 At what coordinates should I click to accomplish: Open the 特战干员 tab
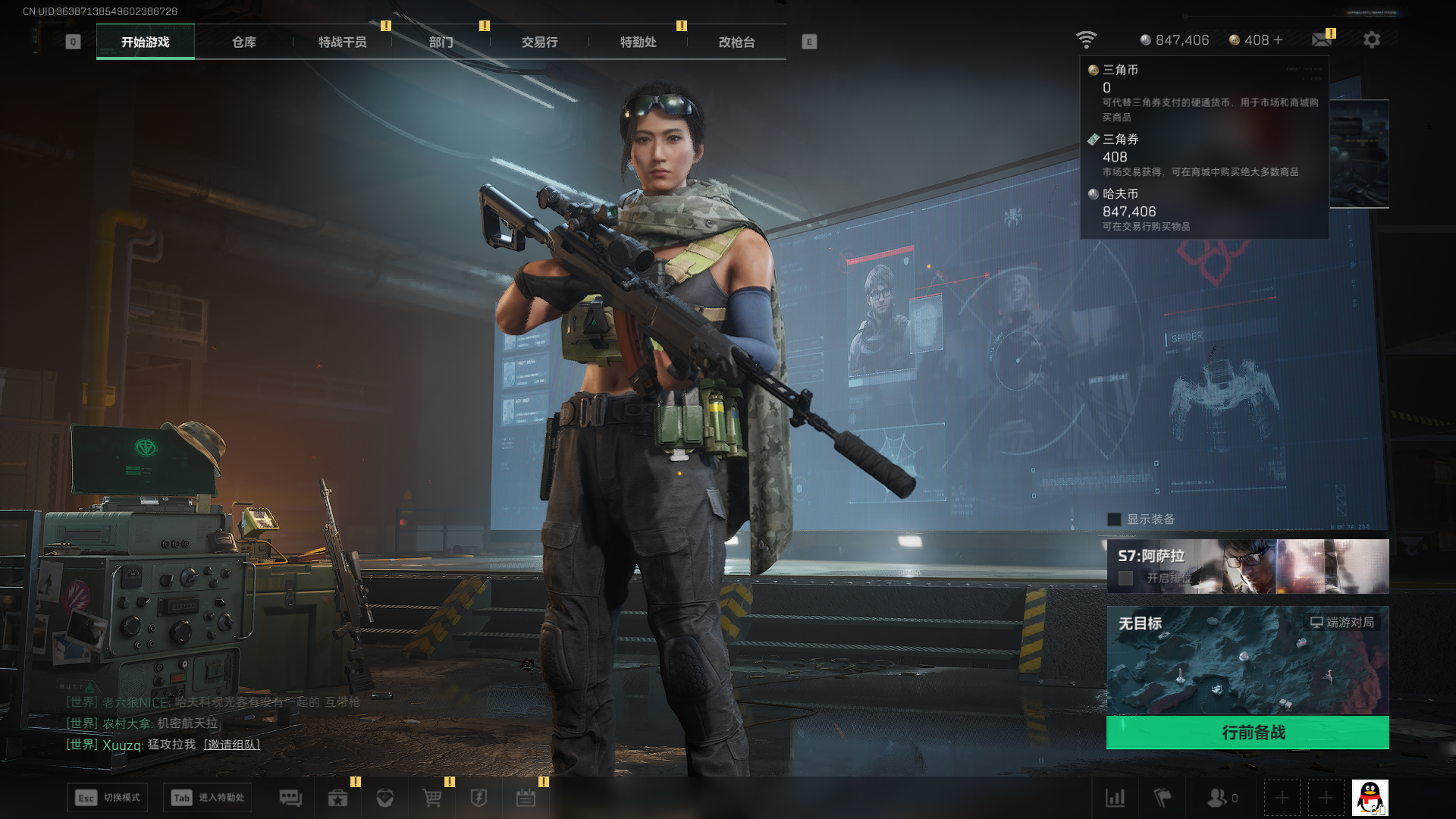(342, 42)
